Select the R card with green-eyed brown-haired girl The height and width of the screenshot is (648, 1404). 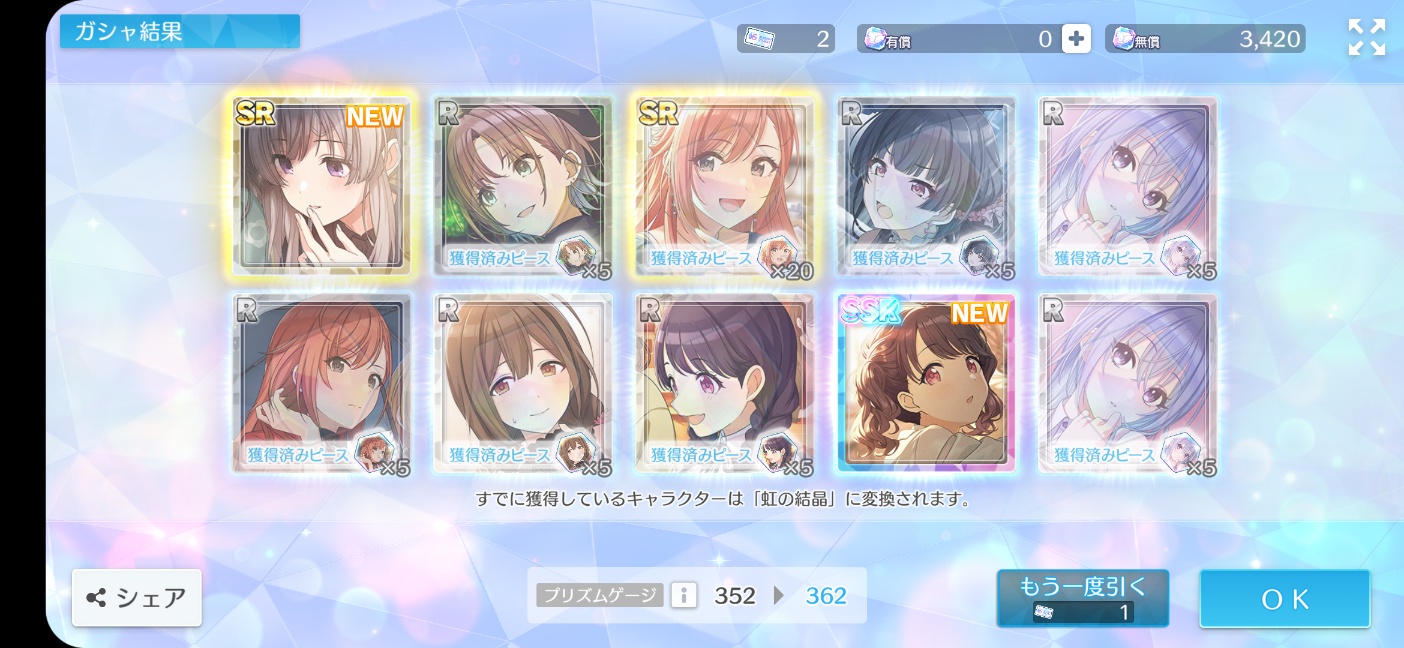click(523, 185)
